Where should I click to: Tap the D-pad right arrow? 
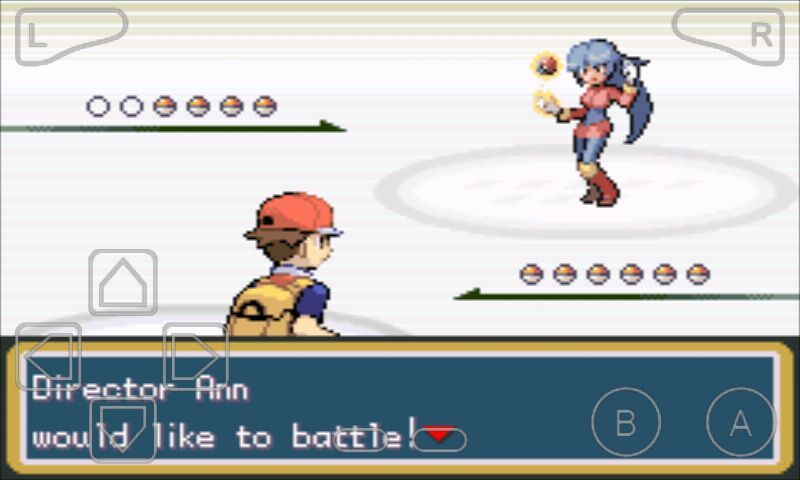(x=196, y=356)
